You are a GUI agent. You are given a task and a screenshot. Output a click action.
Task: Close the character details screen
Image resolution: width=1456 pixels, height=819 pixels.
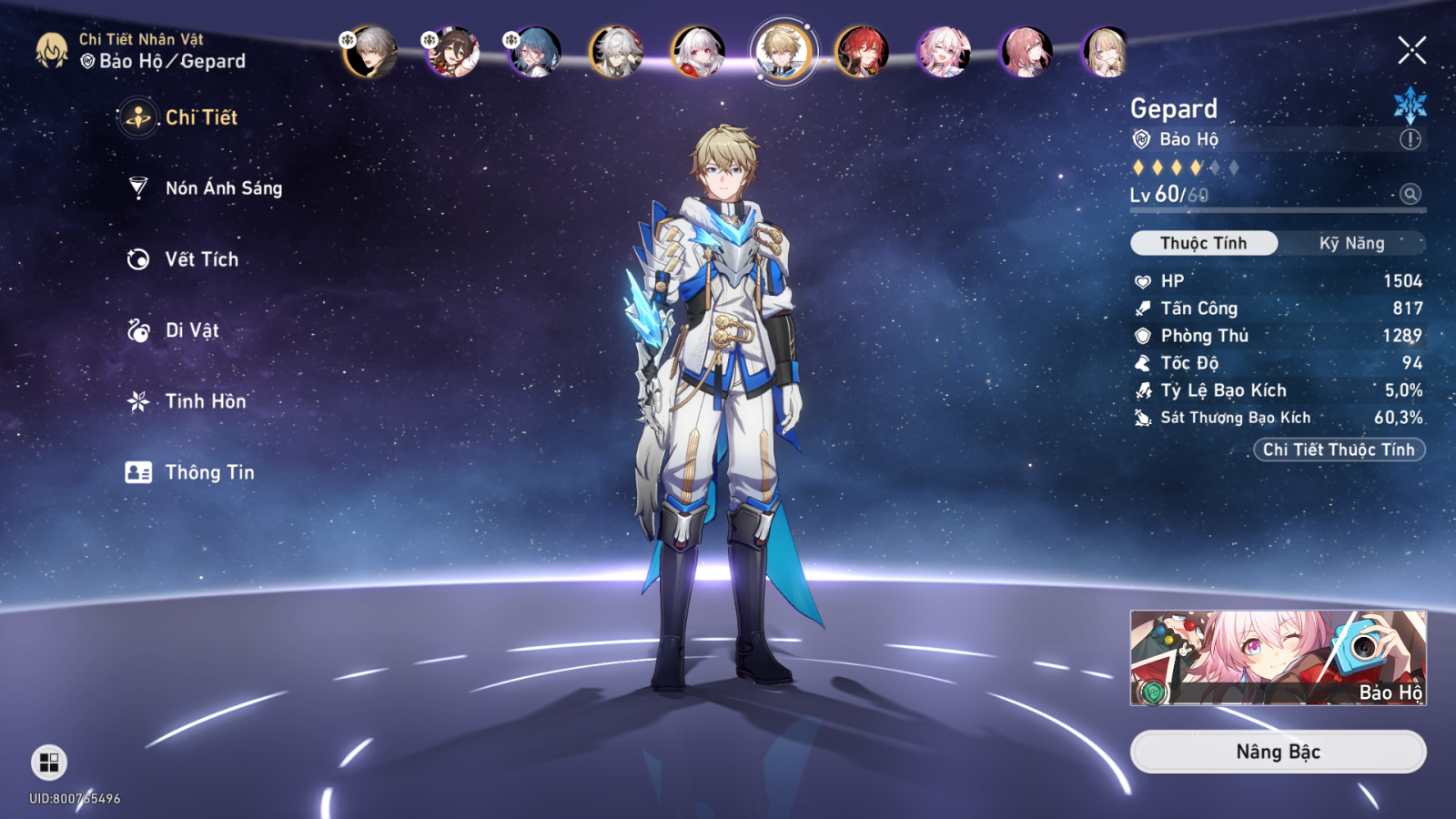point(1411,50)
